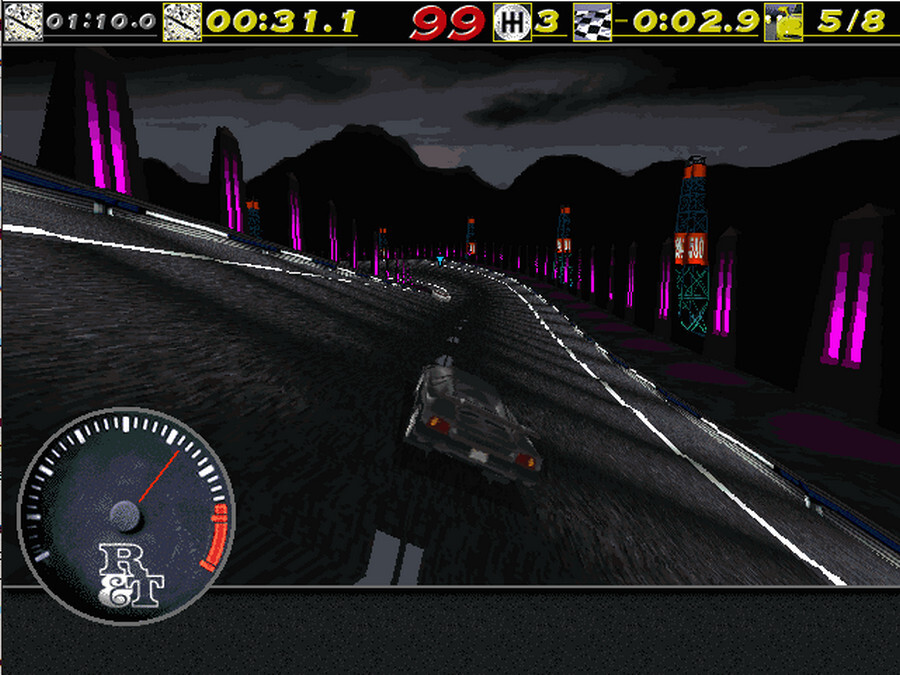The width and height of the screenshot is (900, 675).
Task: Click the stopwatch icon beside the 01:10.0 time
Action: [21, 20]
